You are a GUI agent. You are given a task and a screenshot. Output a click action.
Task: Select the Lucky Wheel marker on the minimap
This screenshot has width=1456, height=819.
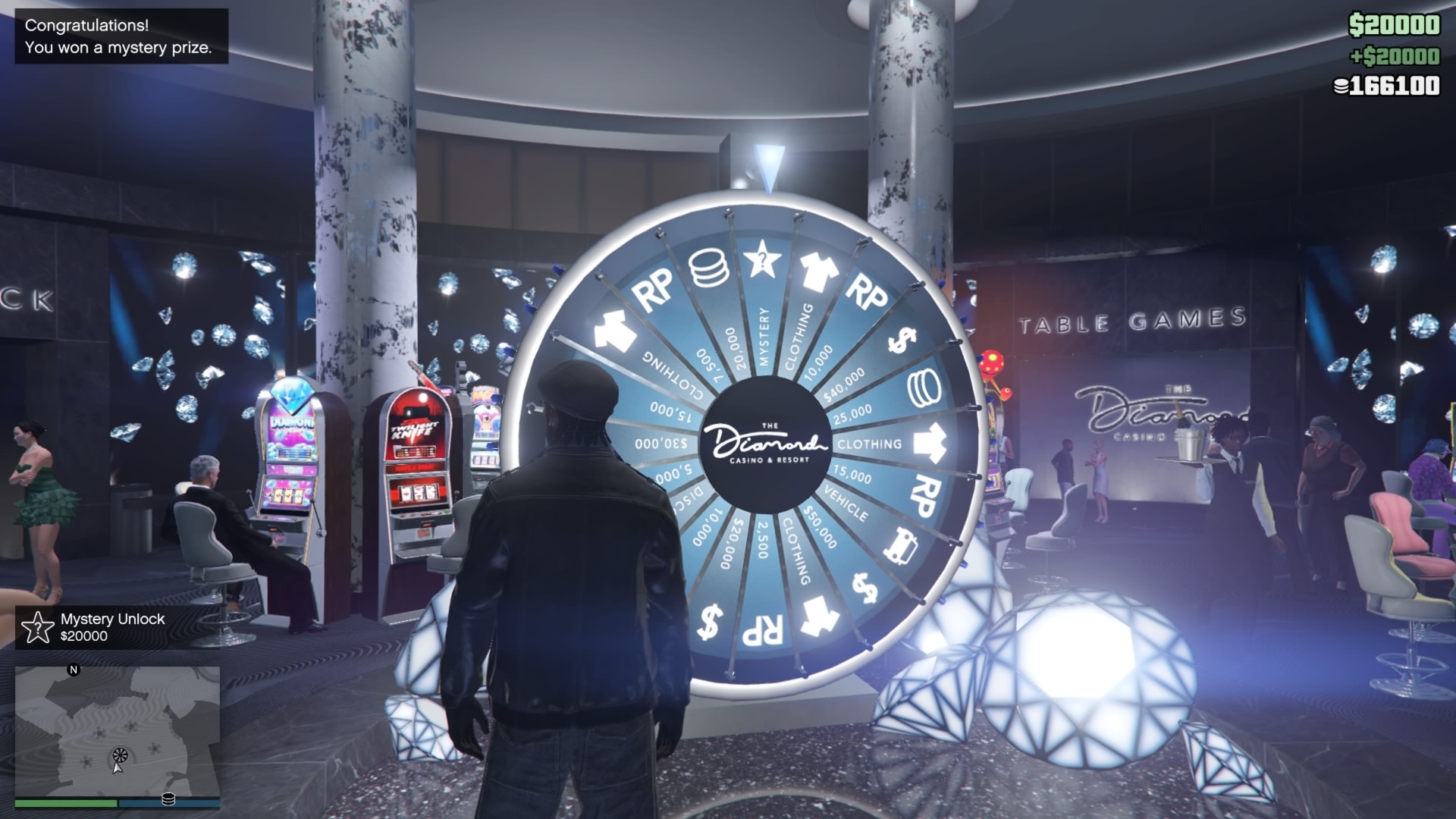pyautogui.click(x=120, y=755)
